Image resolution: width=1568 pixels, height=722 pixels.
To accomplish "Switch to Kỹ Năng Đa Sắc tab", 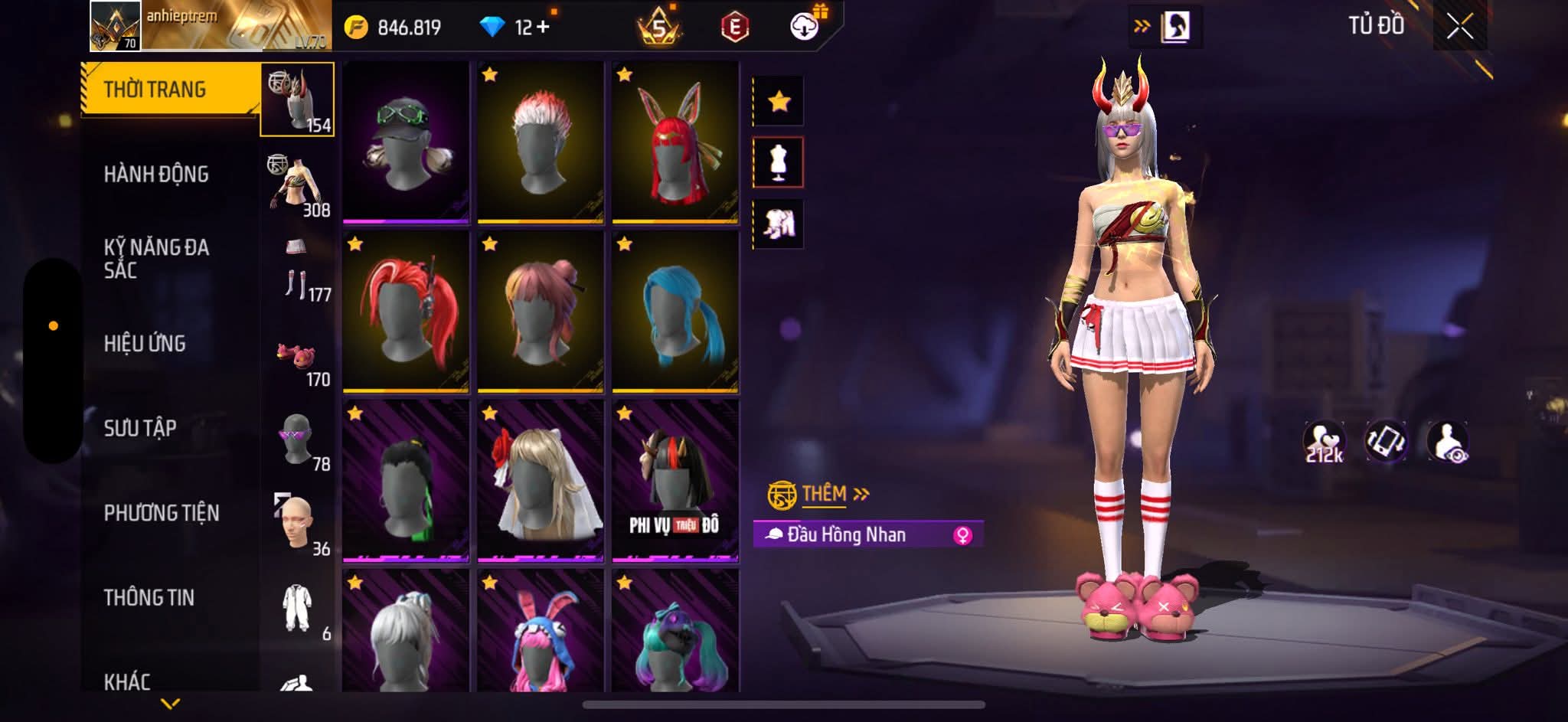I will coord(156,259).
